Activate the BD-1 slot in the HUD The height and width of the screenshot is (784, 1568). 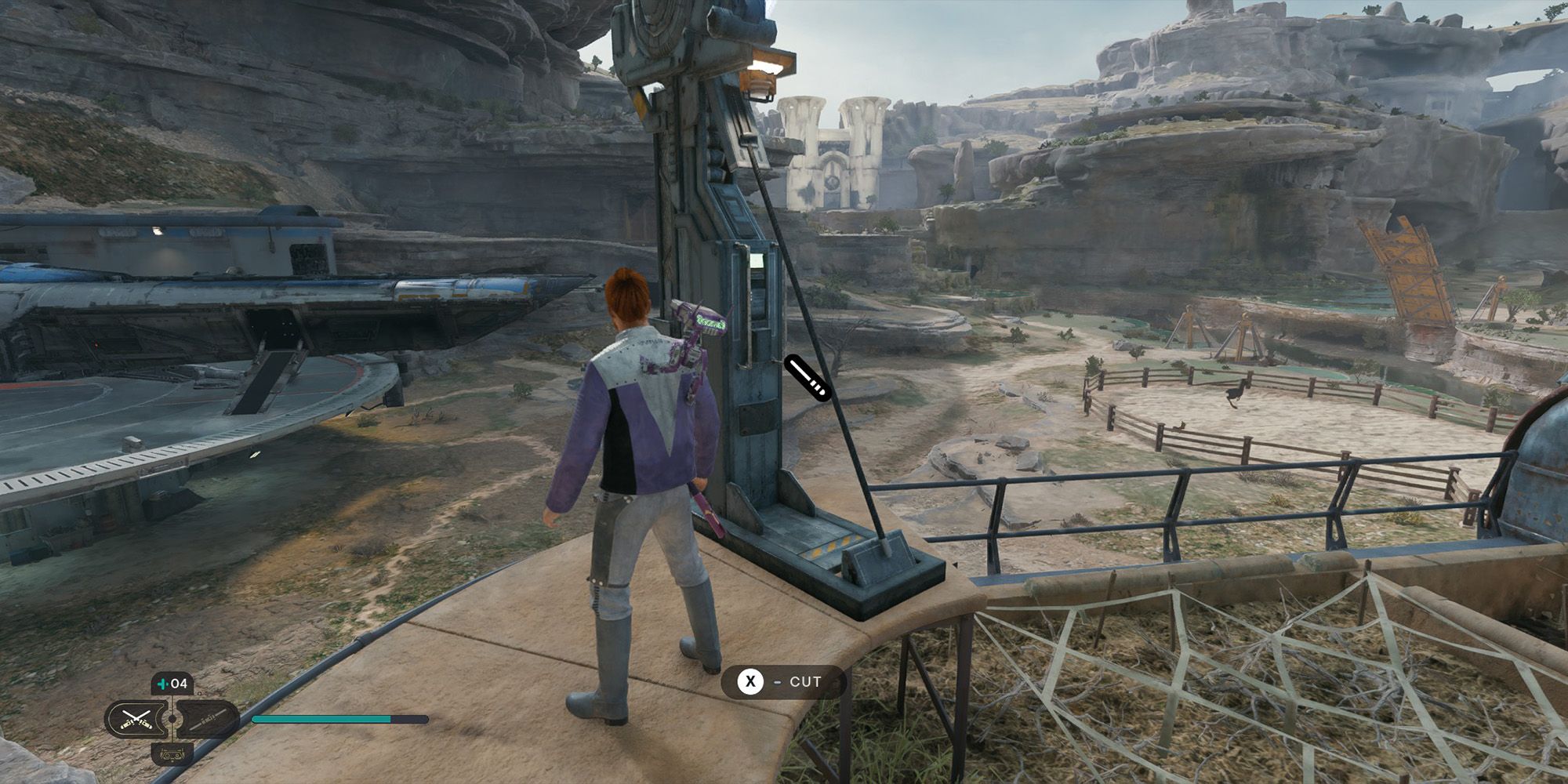point(172,755)
